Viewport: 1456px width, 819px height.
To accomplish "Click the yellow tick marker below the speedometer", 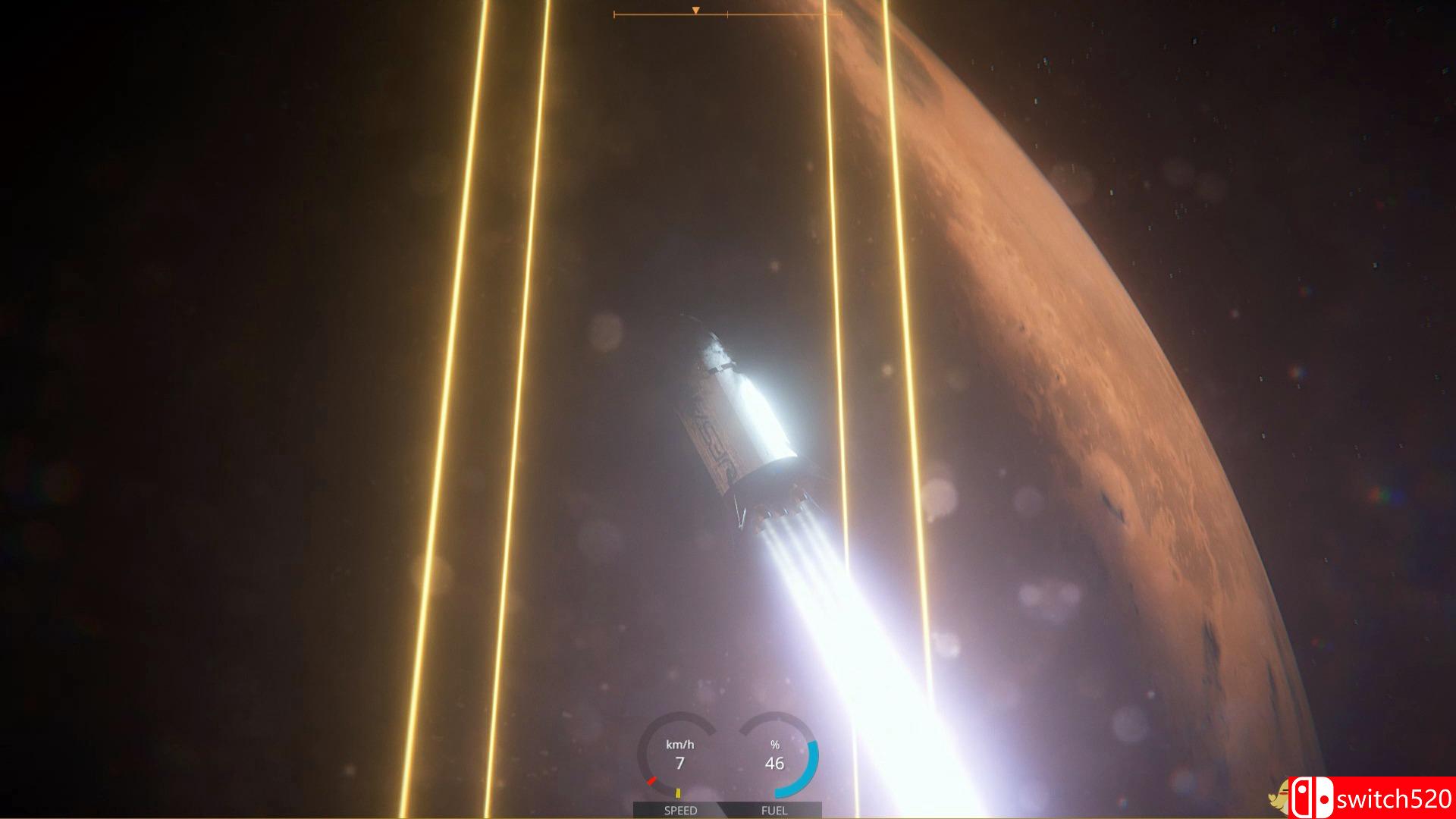I will (x=678, y=793).
